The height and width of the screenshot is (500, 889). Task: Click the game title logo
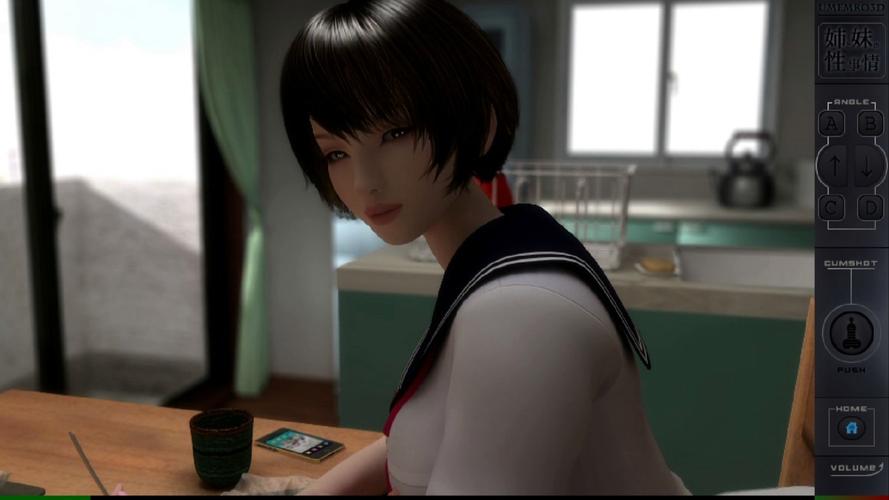click(852, 50)
